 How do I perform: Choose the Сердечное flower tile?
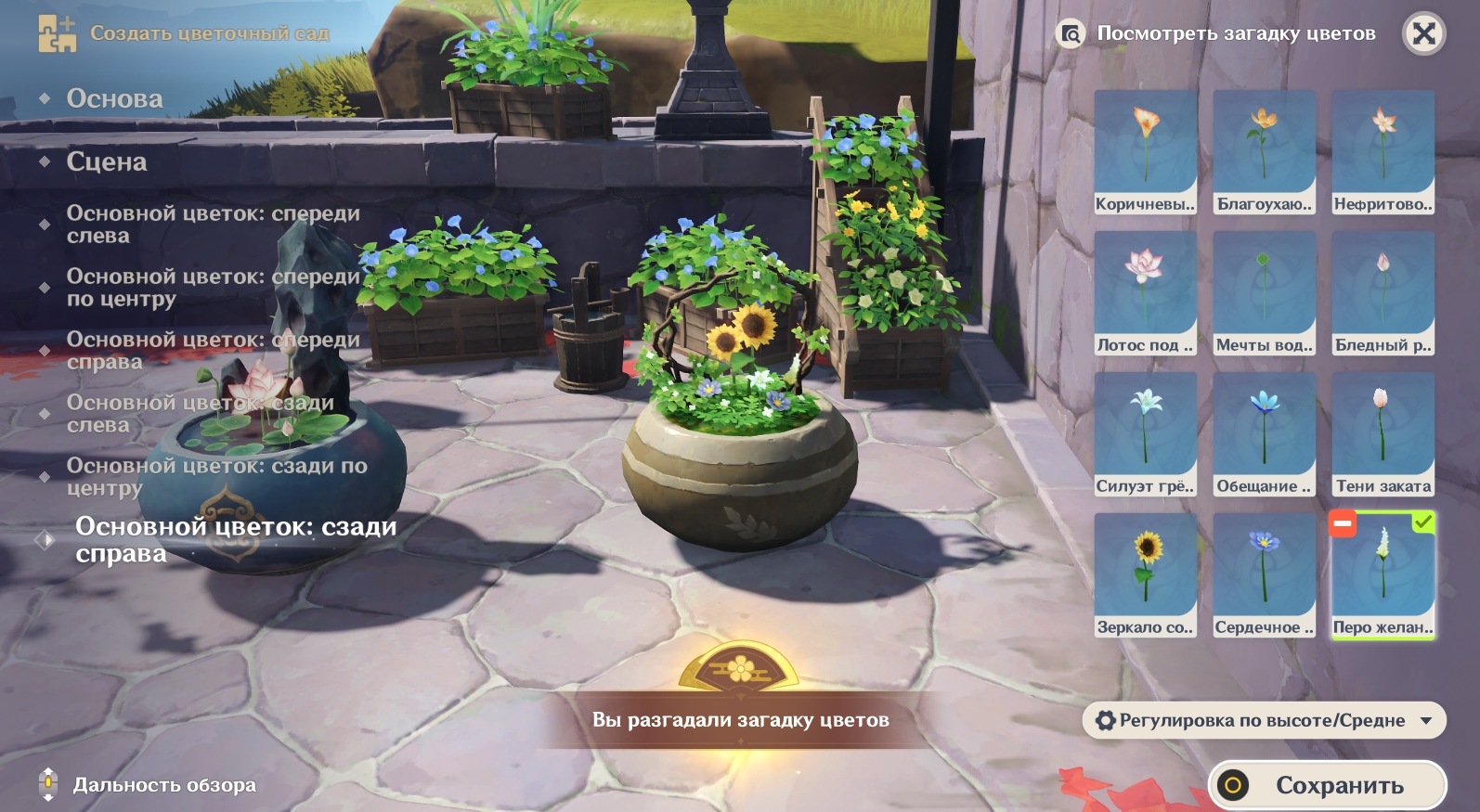1264,575
